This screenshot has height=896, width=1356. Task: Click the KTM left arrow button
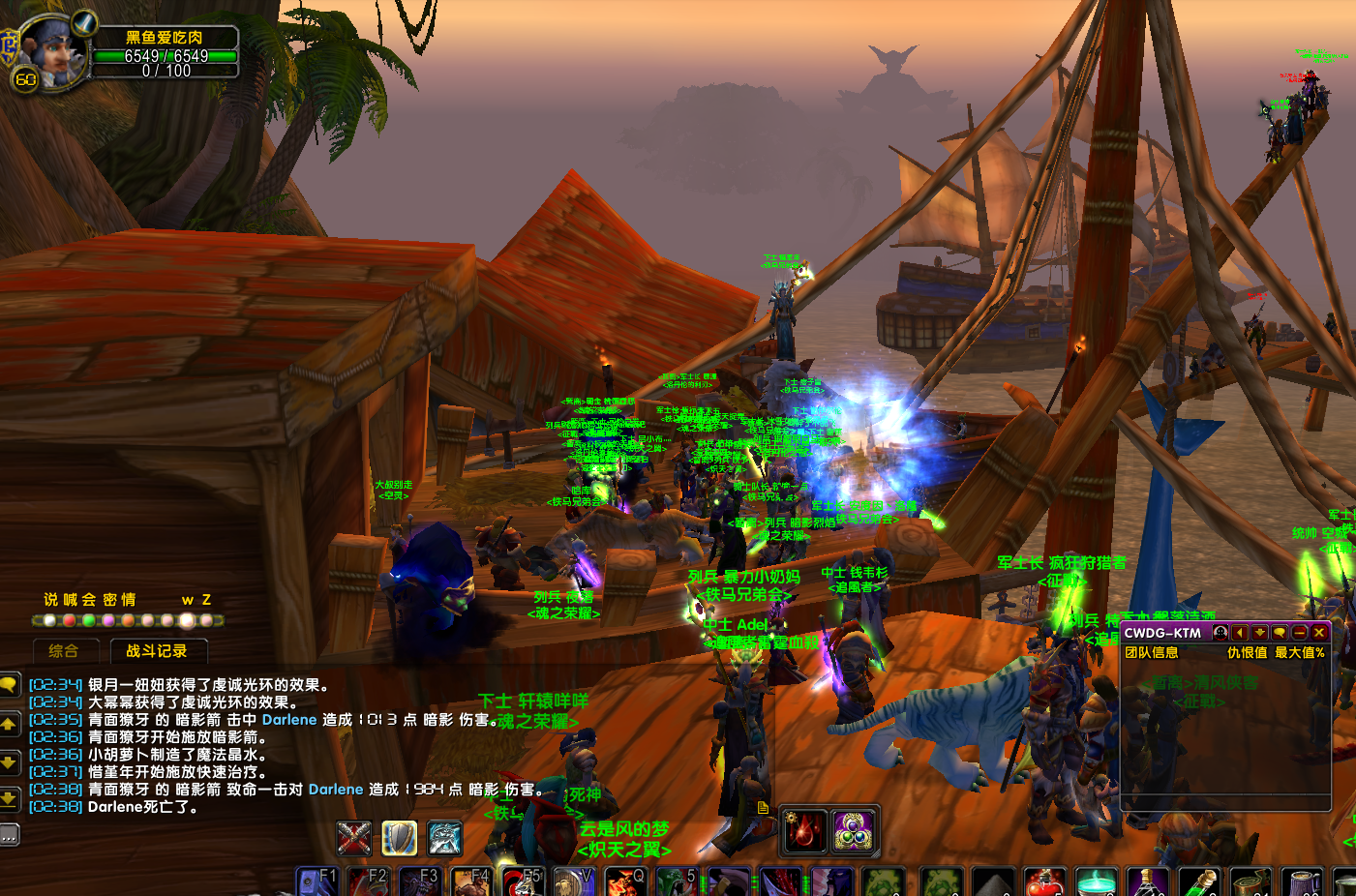pyautogui.click(x=1240, y=633)
